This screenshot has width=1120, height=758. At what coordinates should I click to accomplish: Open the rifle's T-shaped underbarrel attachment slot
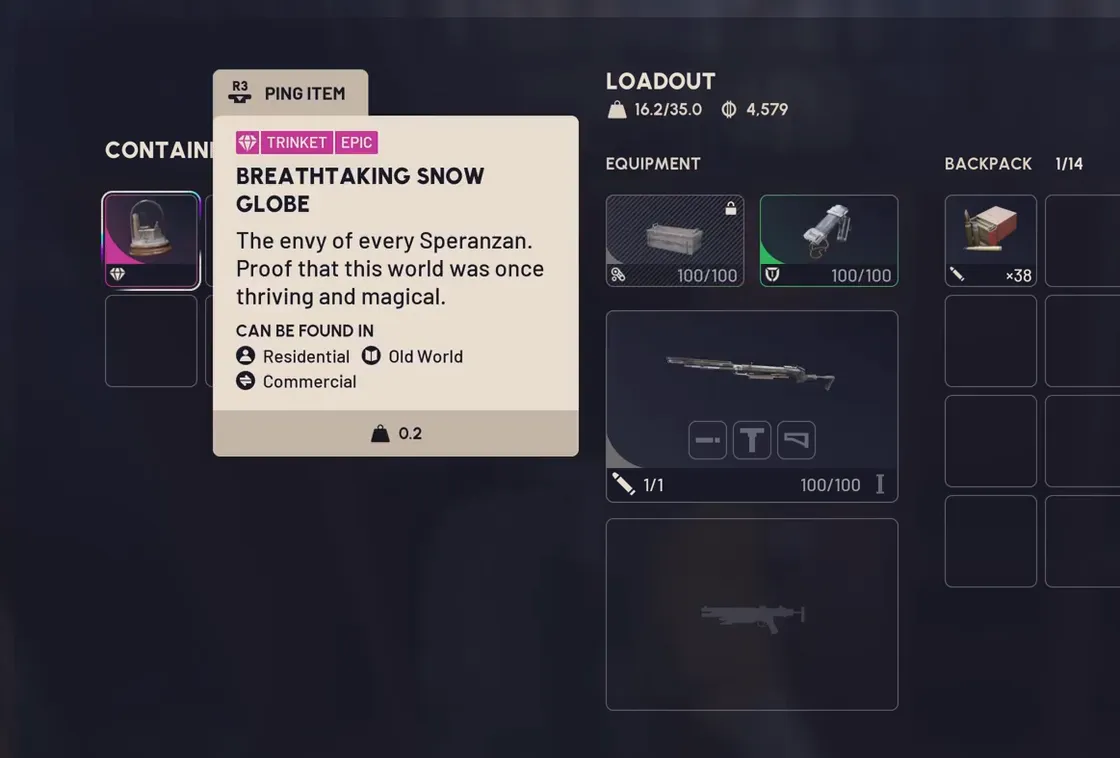click(752, 440)
